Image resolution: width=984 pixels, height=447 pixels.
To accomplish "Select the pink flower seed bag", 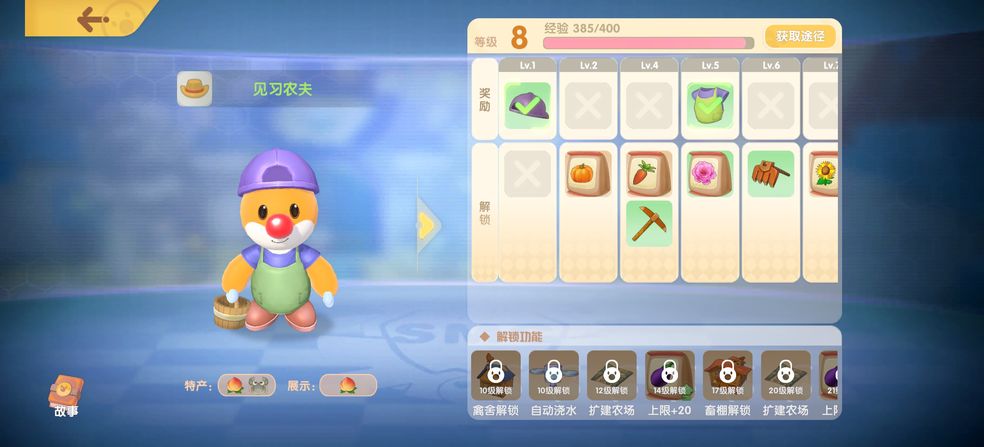I will tap(710, 174).
